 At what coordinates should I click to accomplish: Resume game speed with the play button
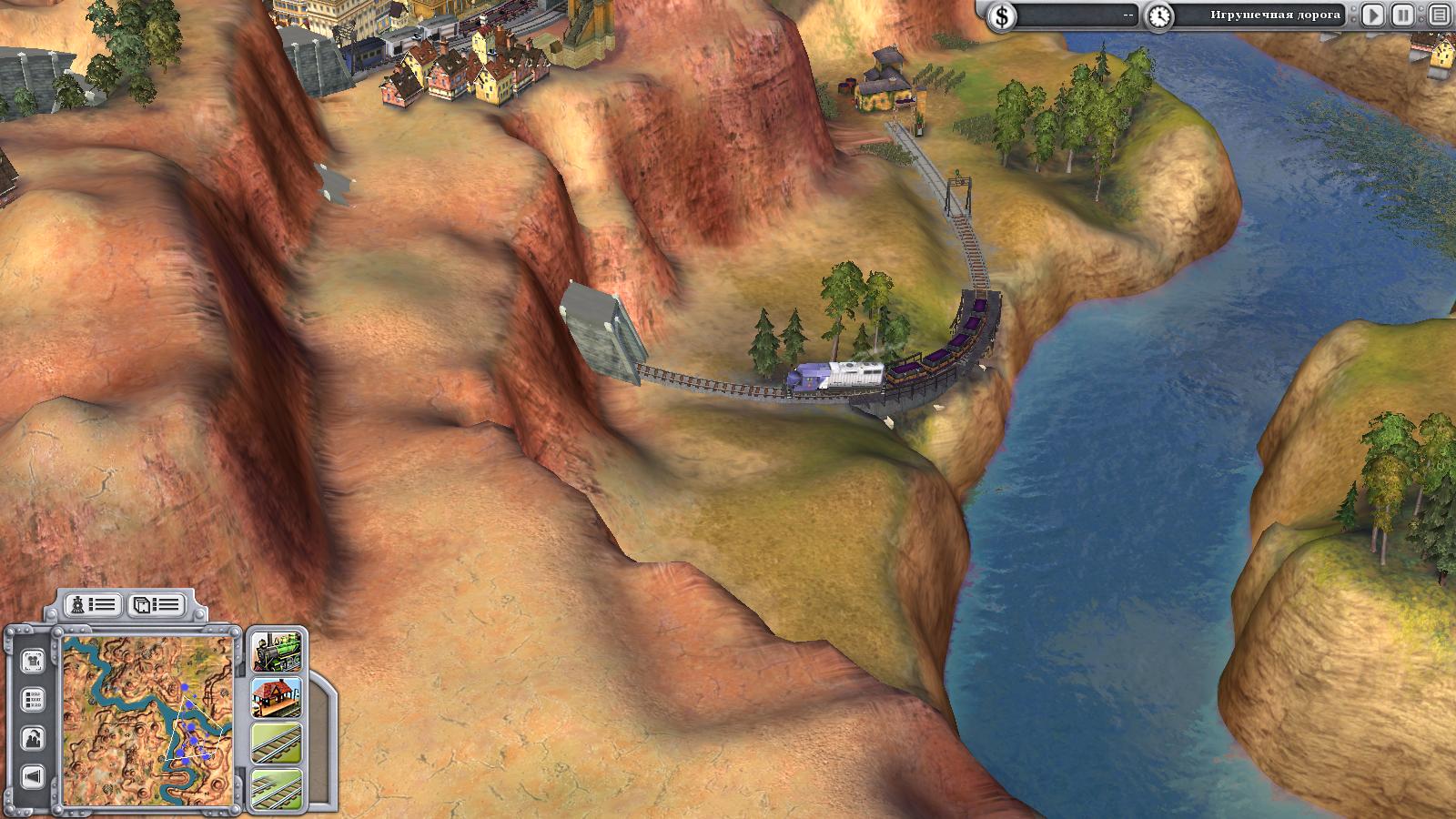pos(1373,15)
